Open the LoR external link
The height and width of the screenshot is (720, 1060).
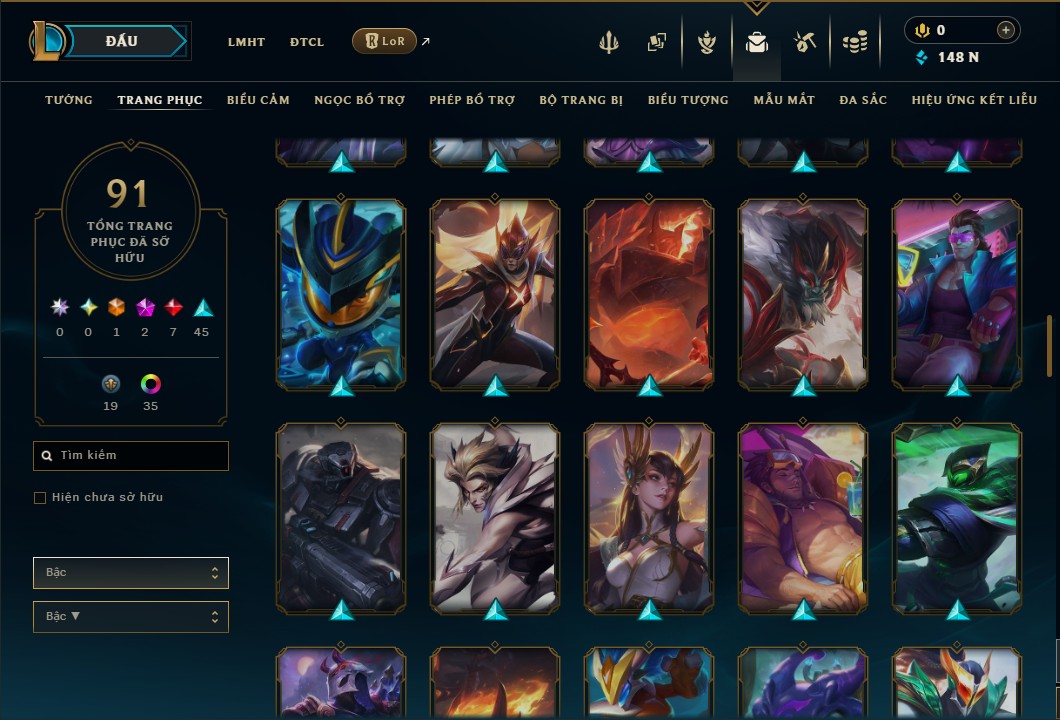click(x=385, y=41)
